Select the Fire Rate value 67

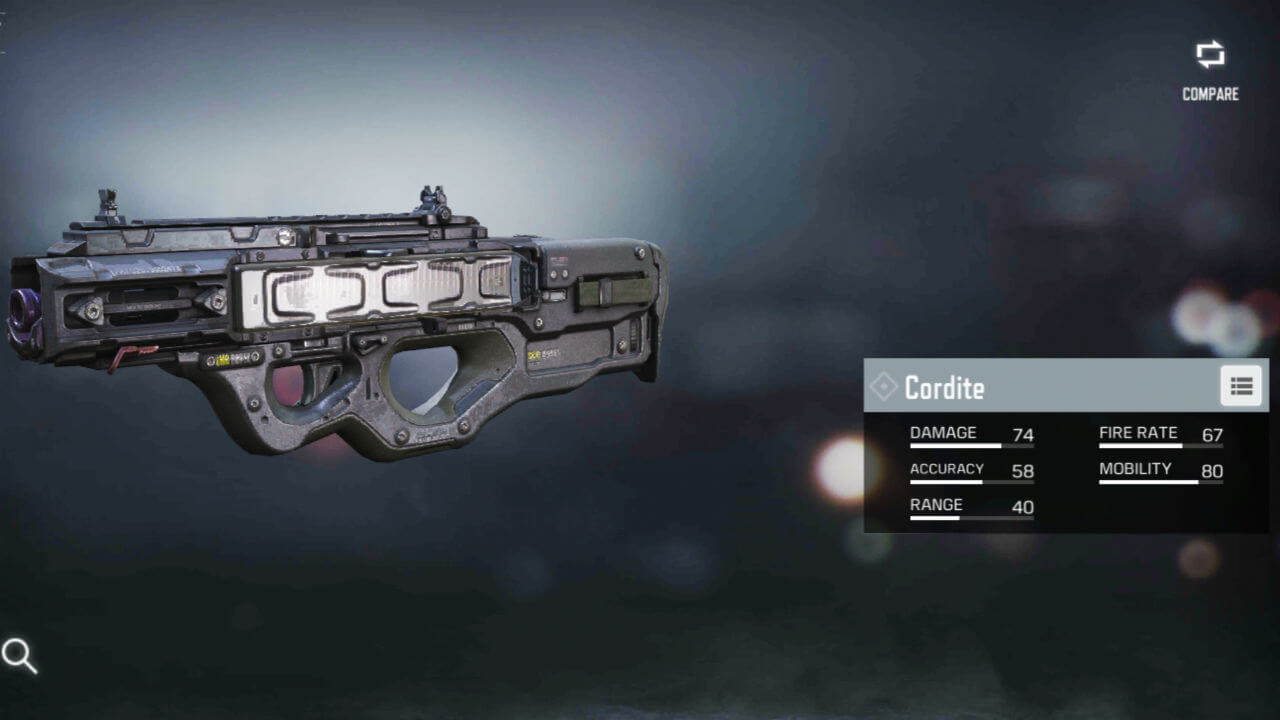tap(1212, 435)
